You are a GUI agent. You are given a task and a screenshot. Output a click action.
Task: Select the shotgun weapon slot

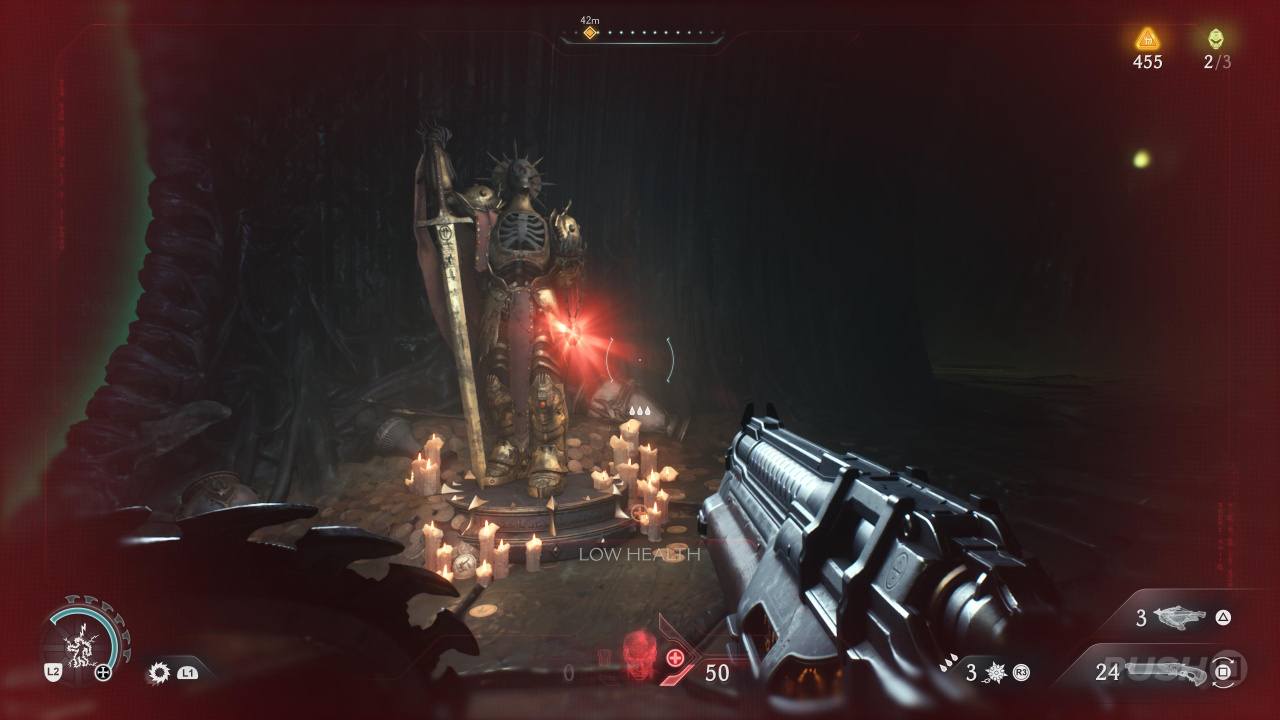pyautogui.click(x=1165, y=672)
